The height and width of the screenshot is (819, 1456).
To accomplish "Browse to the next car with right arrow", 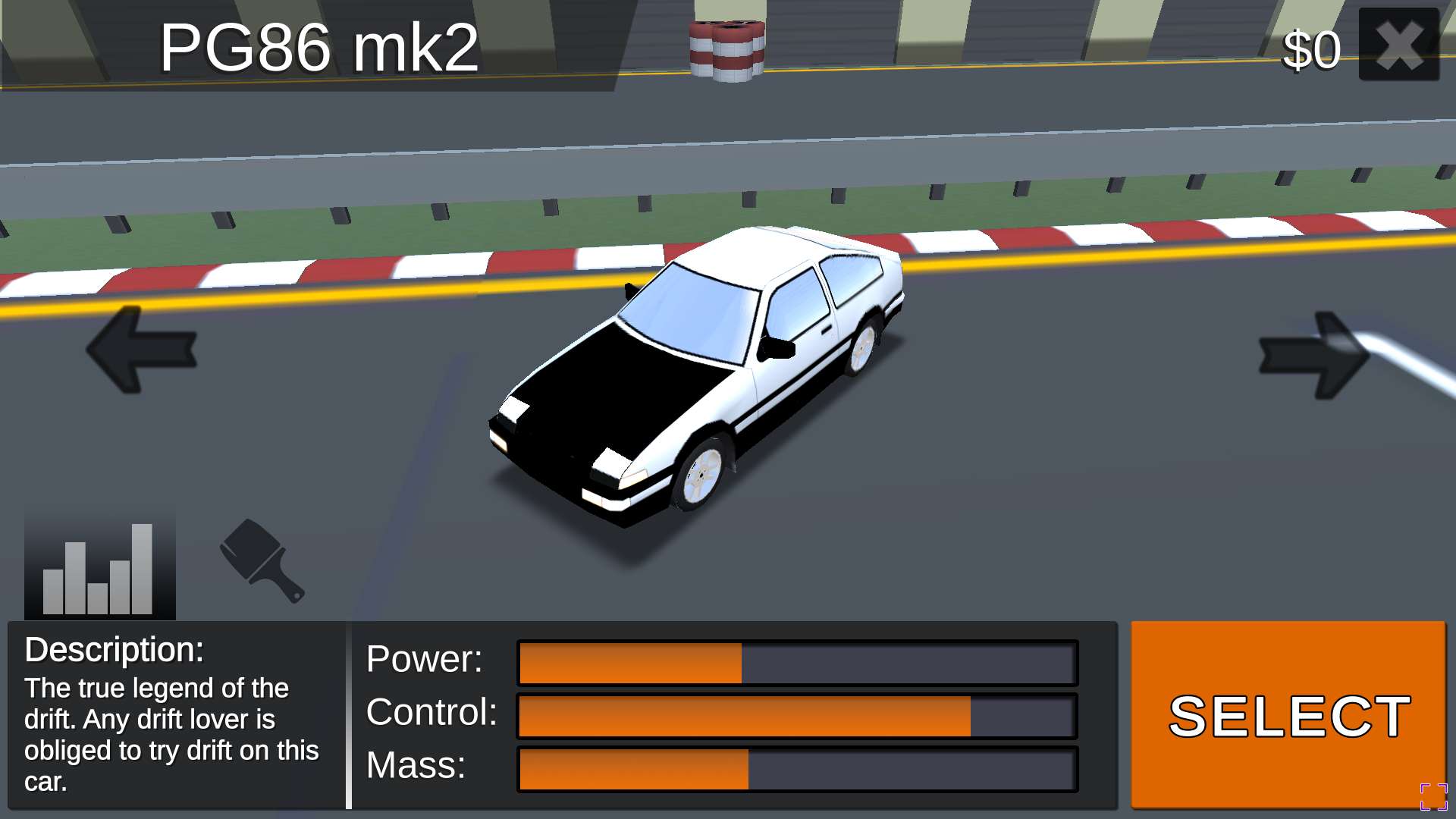I will pos(1314,354).
